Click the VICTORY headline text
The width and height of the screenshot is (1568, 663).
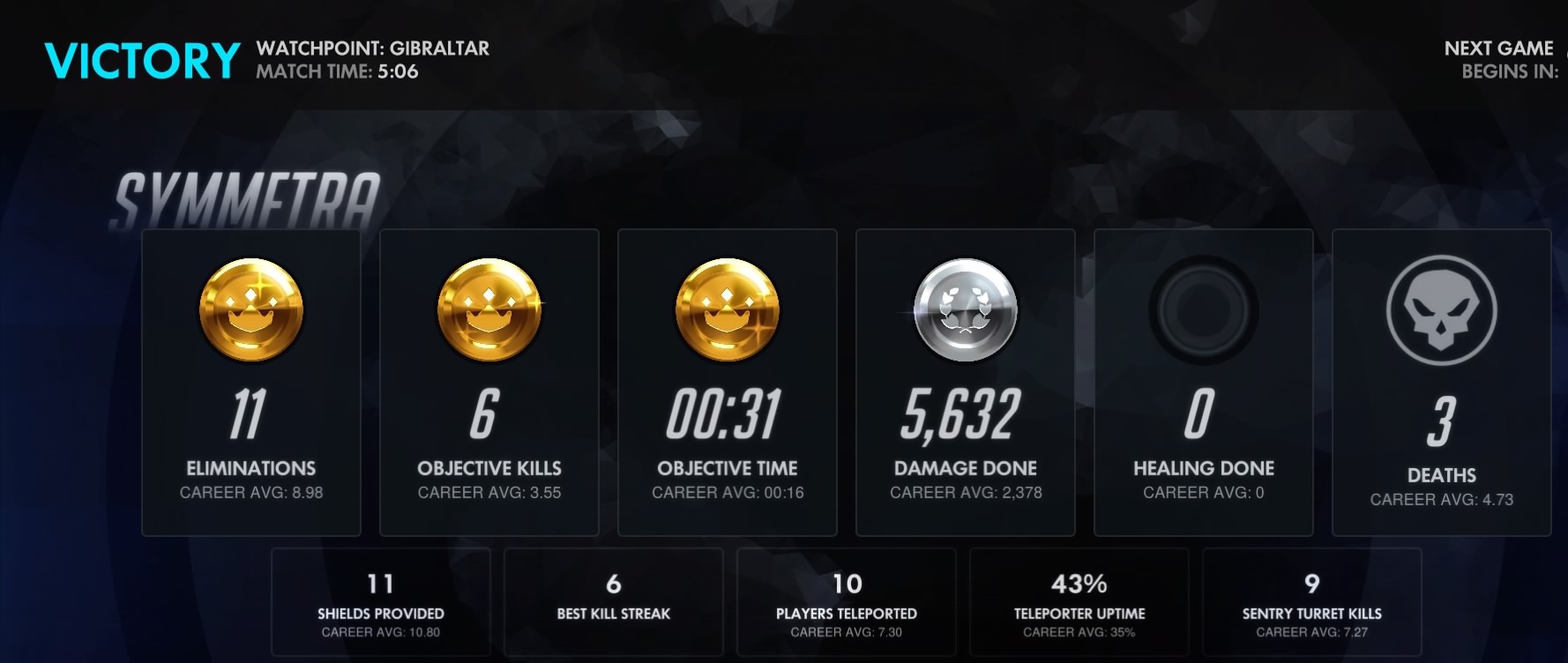(x=141, y=60)
